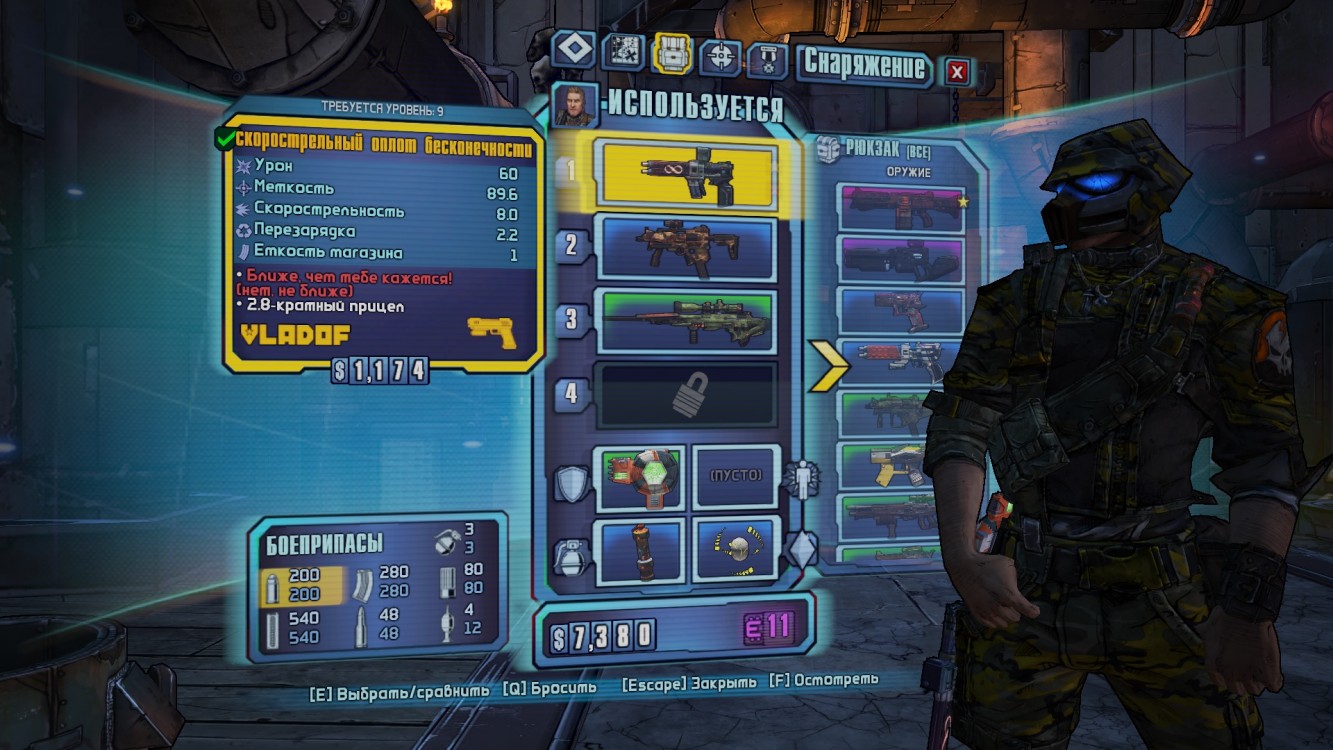Viewport: 1333px width, 750px height.
Task: Select the equipped relic slot
Action: coord(735,549)
